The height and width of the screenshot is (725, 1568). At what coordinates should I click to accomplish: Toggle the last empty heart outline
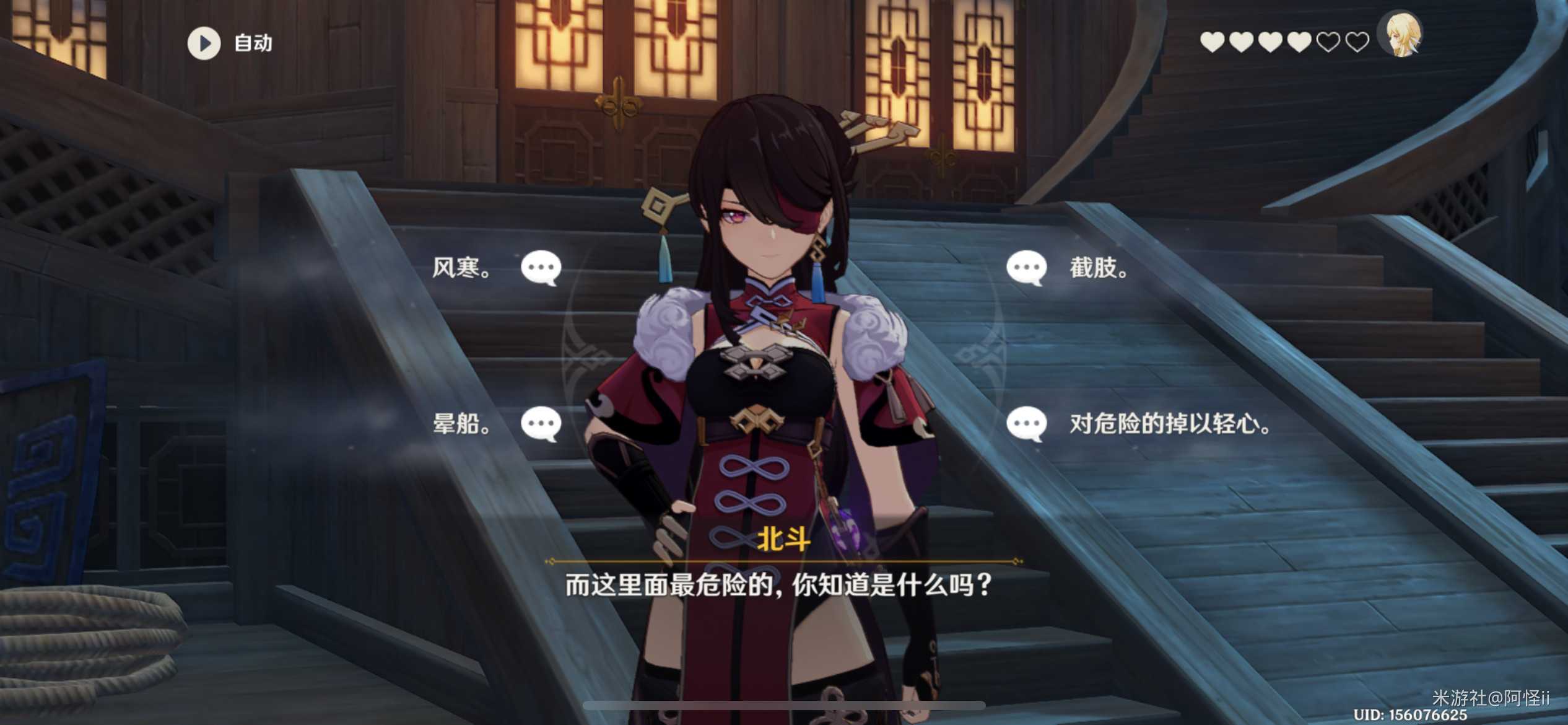point(1358,42)
